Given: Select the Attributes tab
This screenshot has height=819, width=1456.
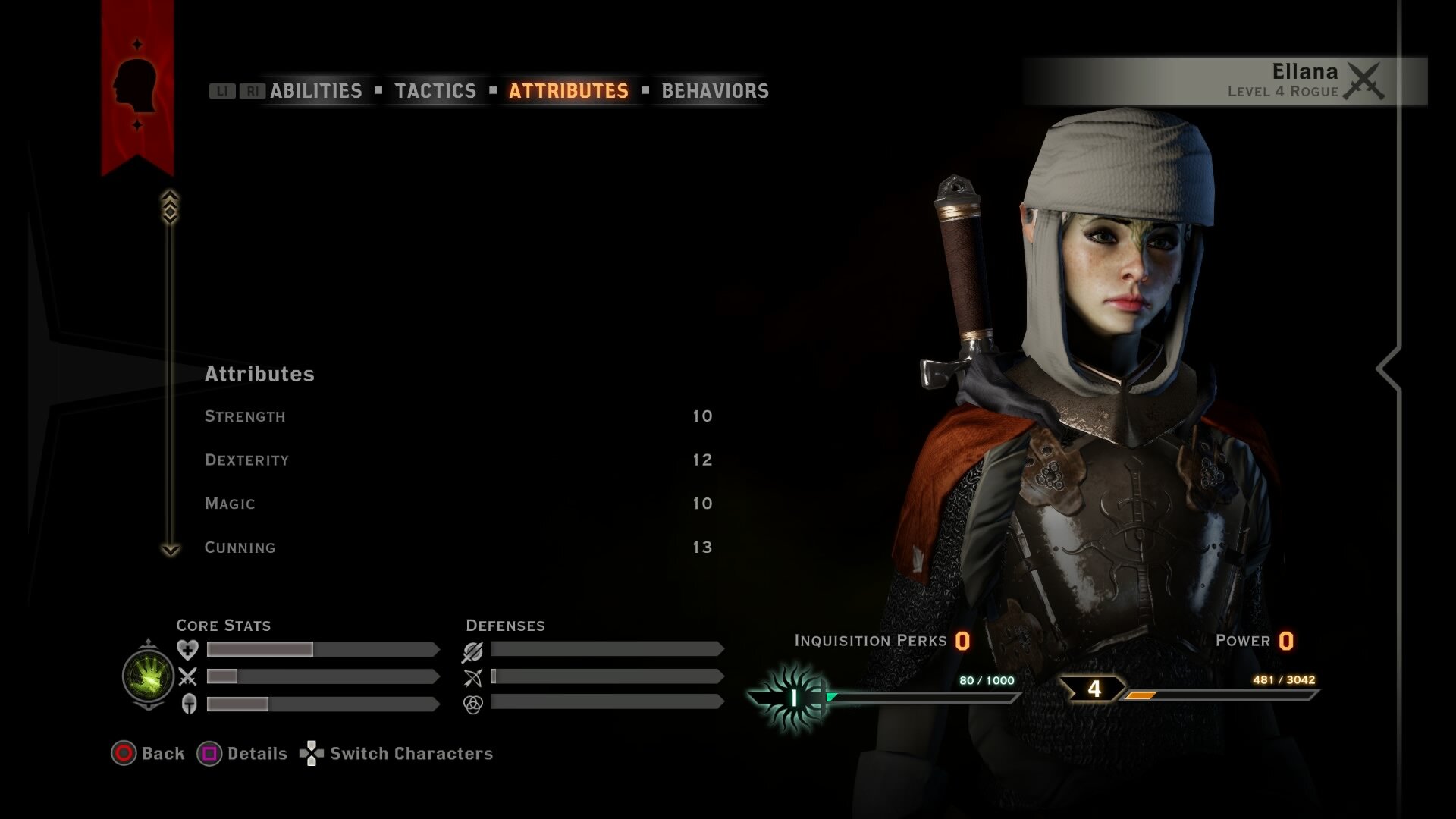Looking at the screenshot, I should pos(568,91).
